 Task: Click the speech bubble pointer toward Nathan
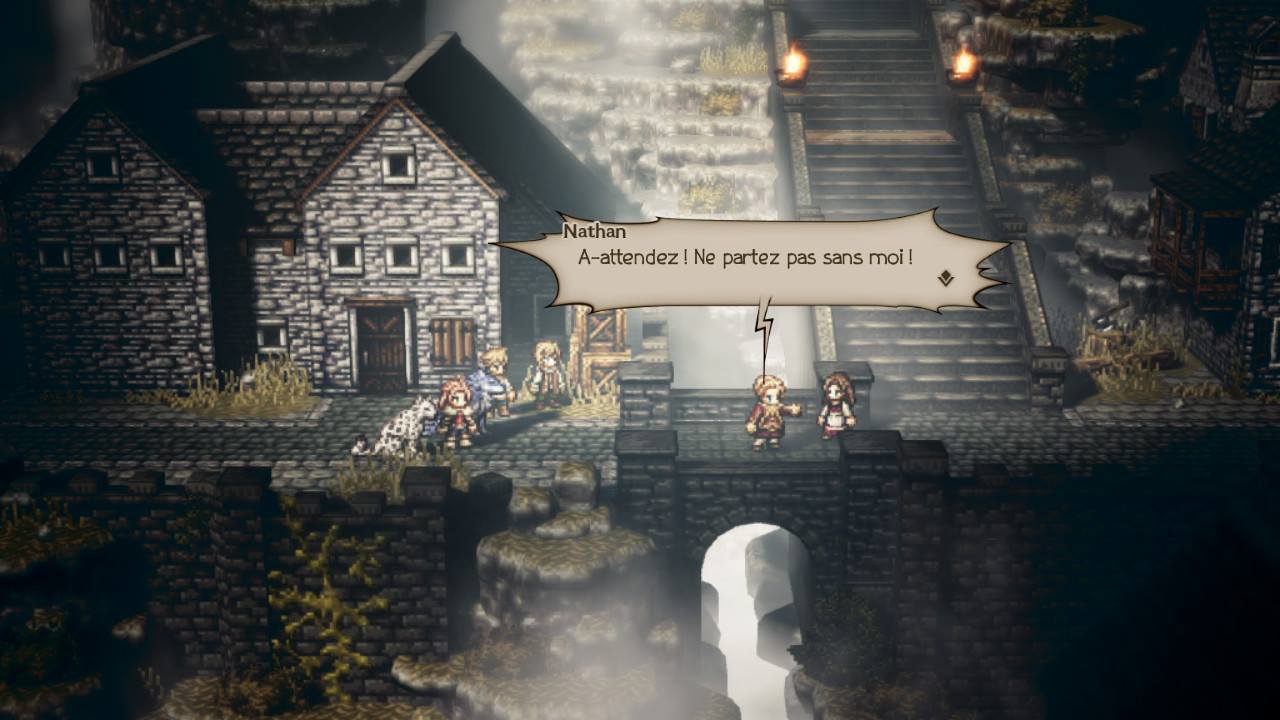pyautogui.click(x=766, y=320)
